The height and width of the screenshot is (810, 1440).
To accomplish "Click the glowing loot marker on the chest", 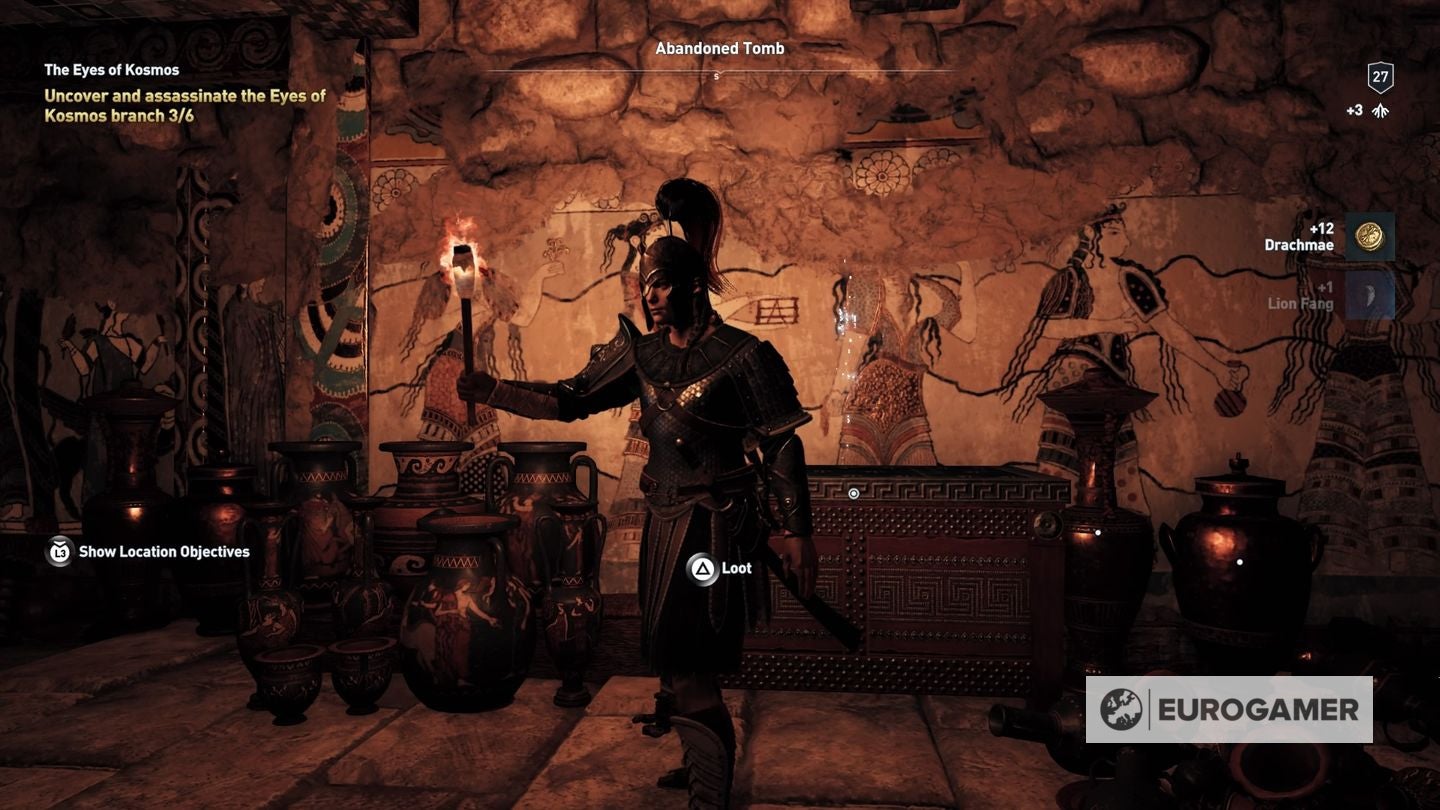I will [x=853, y=493].
